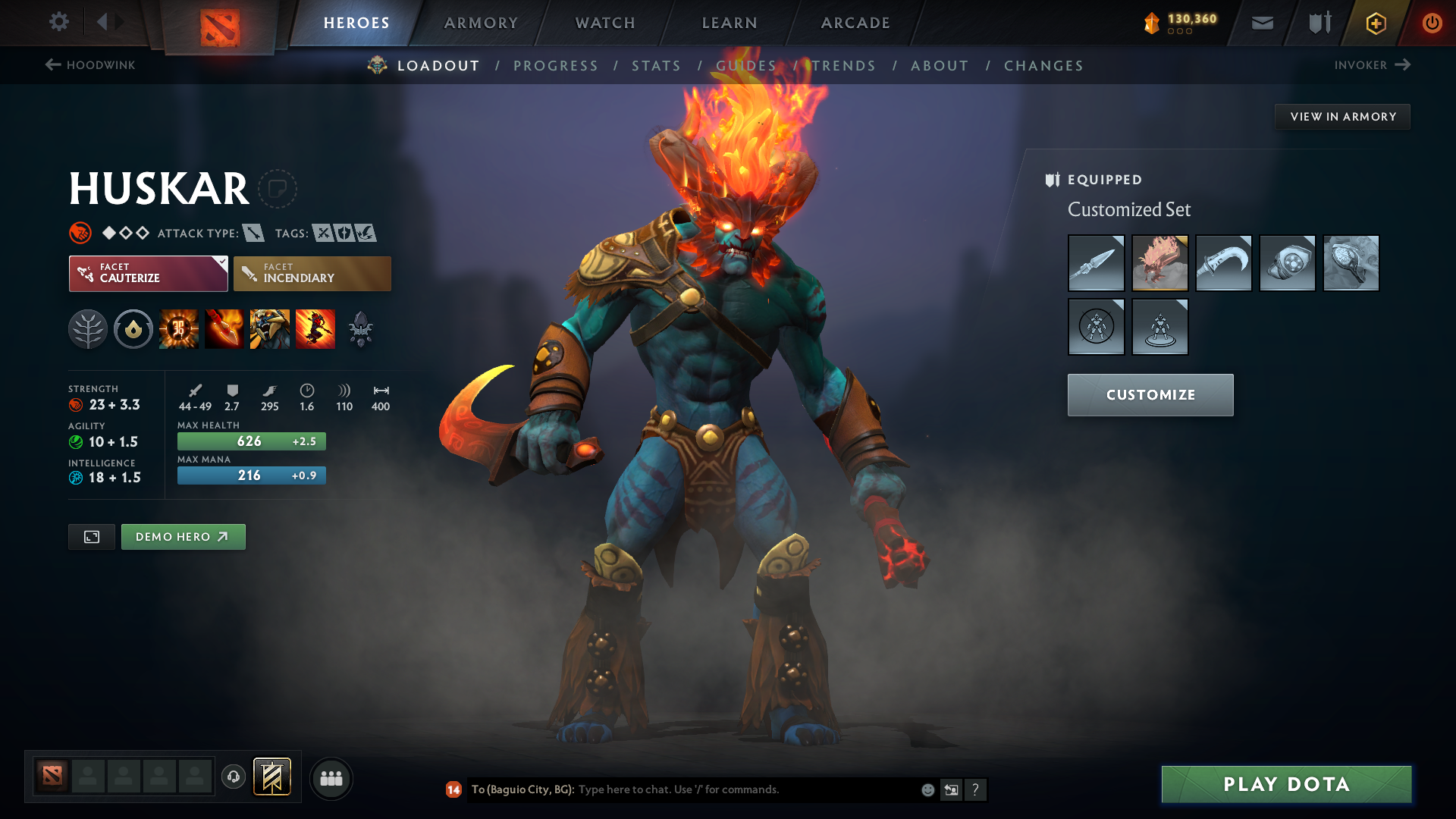Switch to the STATS tab

(x=656, y=66)
